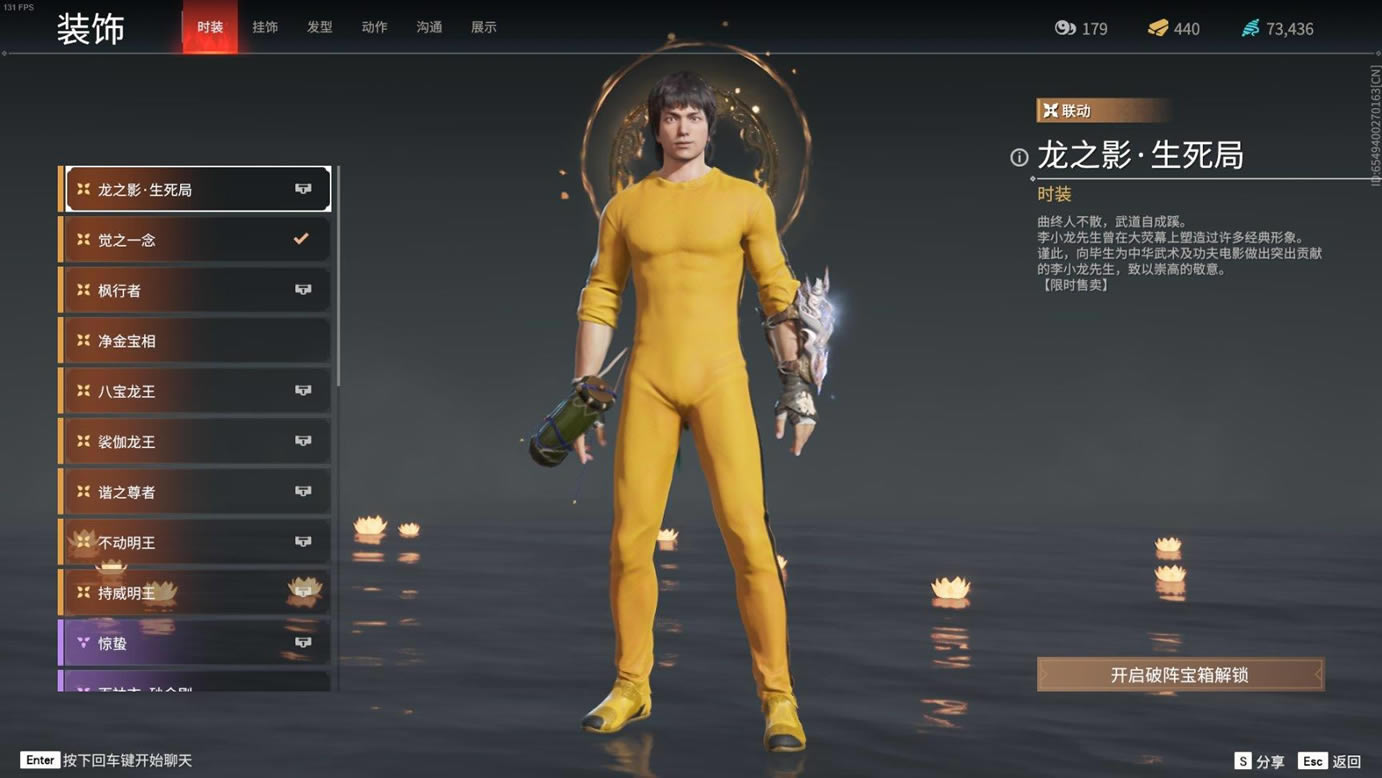Show the 展示 tab

484,27
